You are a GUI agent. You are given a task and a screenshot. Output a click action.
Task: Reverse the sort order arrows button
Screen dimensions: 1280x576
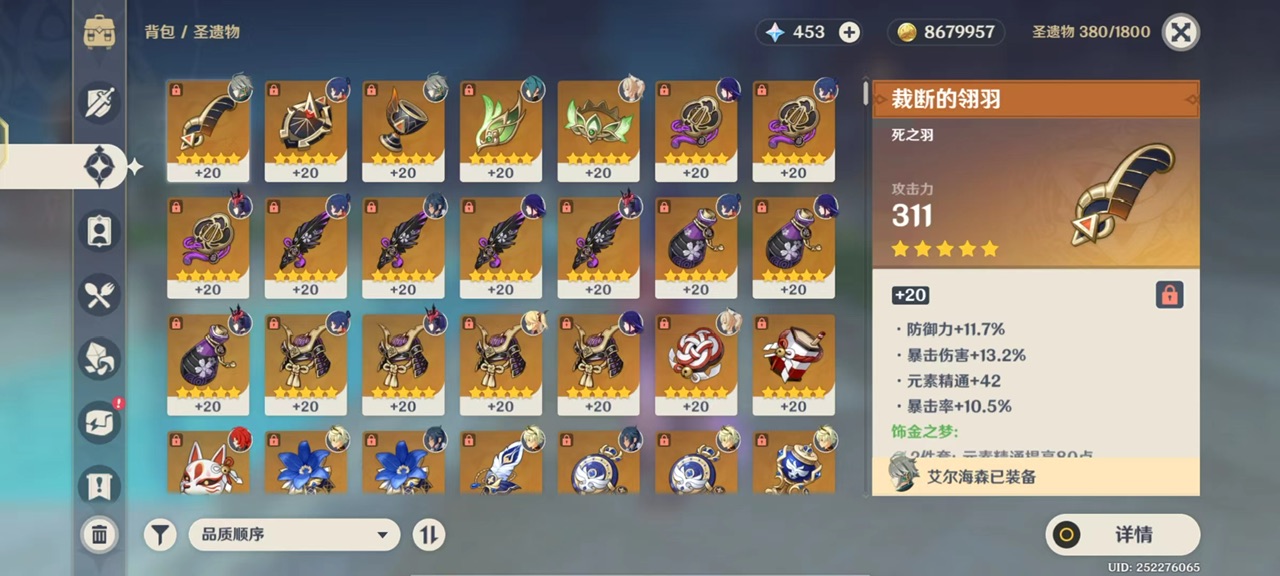428,535
